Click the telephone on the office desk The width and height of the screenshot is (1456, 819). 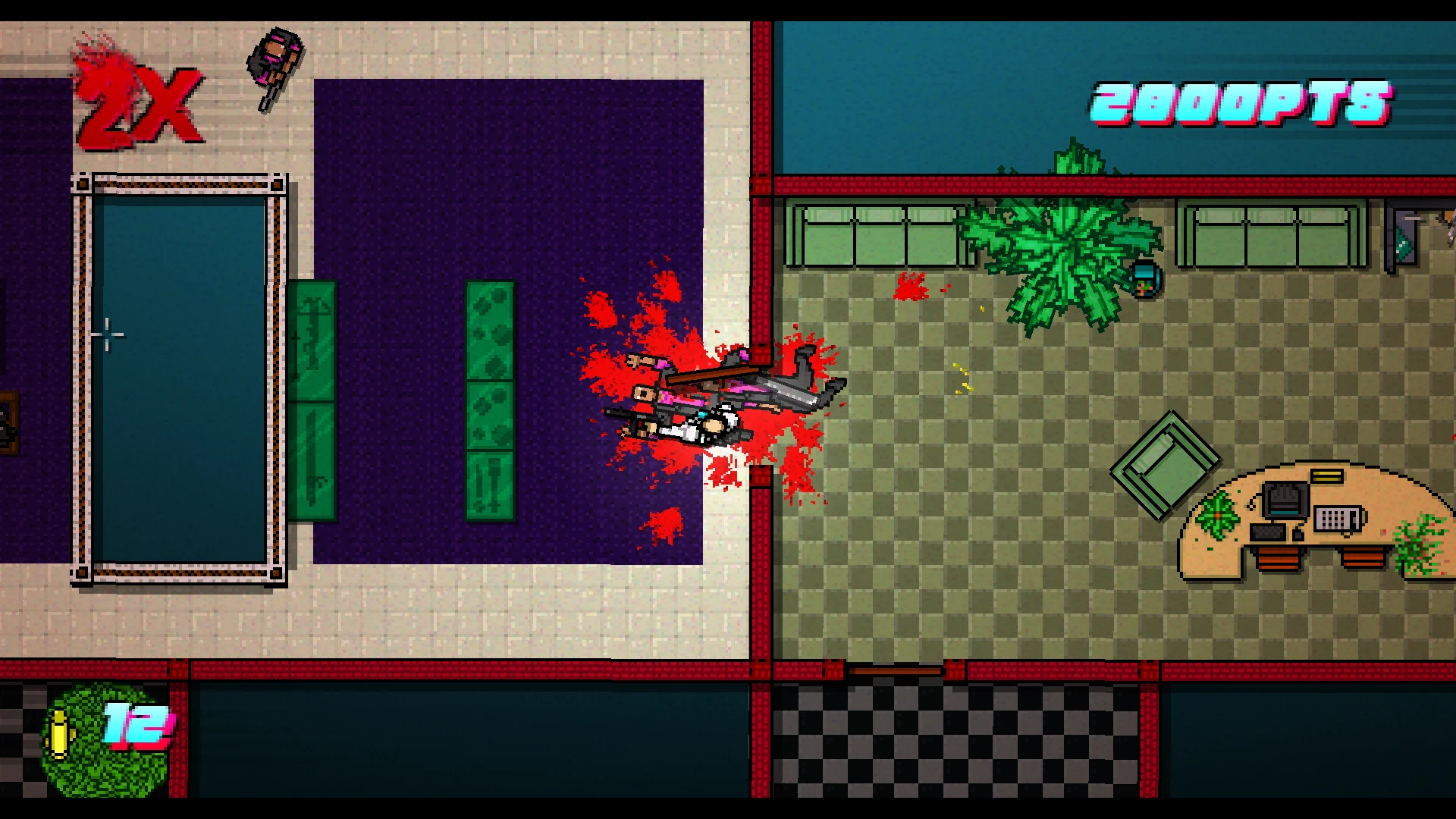click(1338, 519)
